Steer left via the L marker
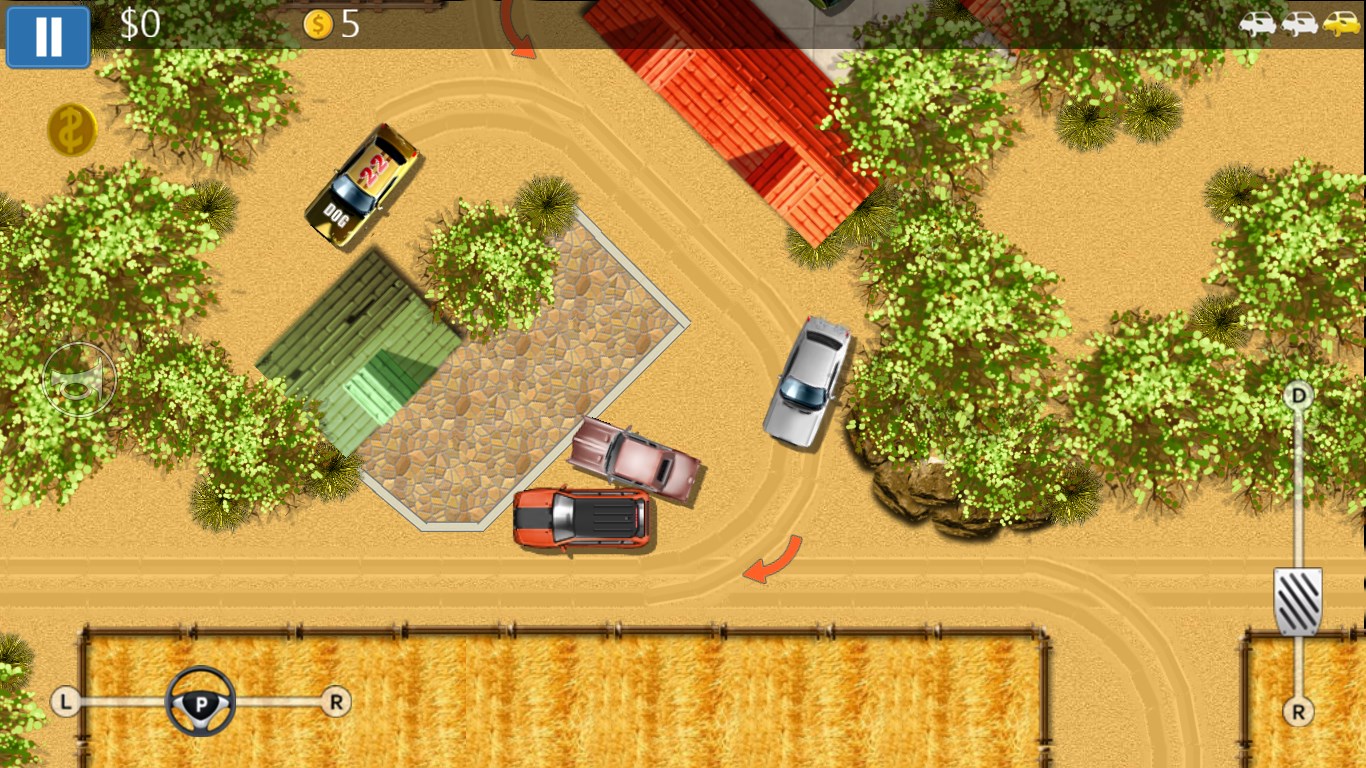Viewport: 1366px width, 768px height. (66, 702)
